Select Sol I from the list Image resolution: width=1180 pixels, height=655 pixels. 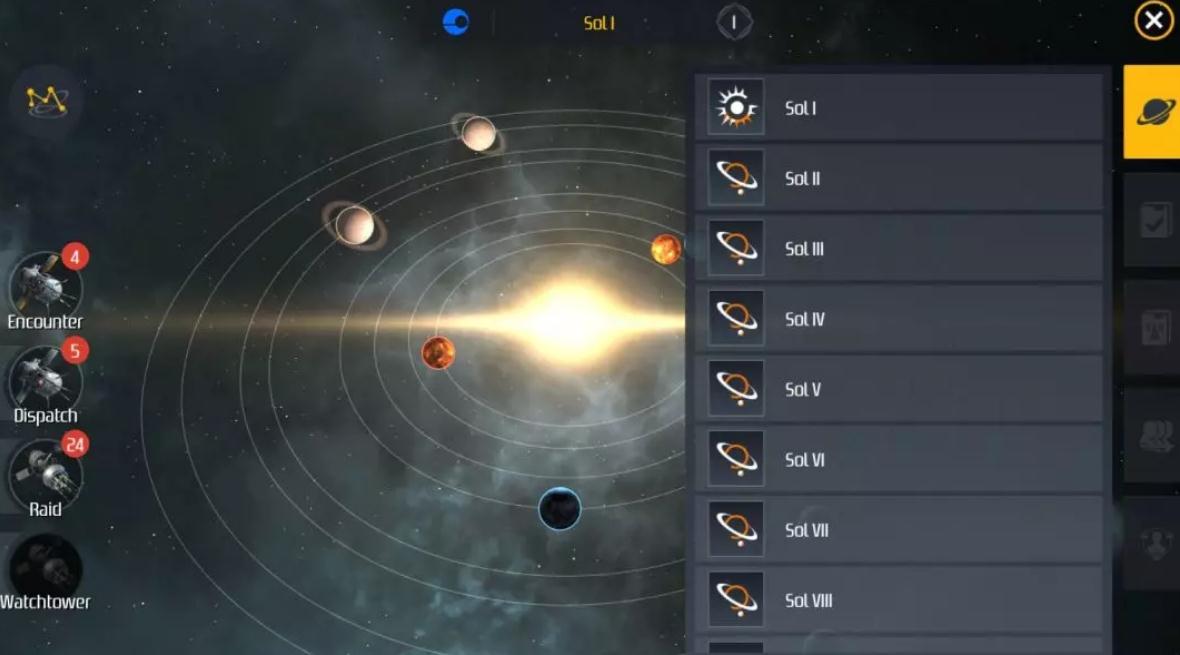pos(899,108)
